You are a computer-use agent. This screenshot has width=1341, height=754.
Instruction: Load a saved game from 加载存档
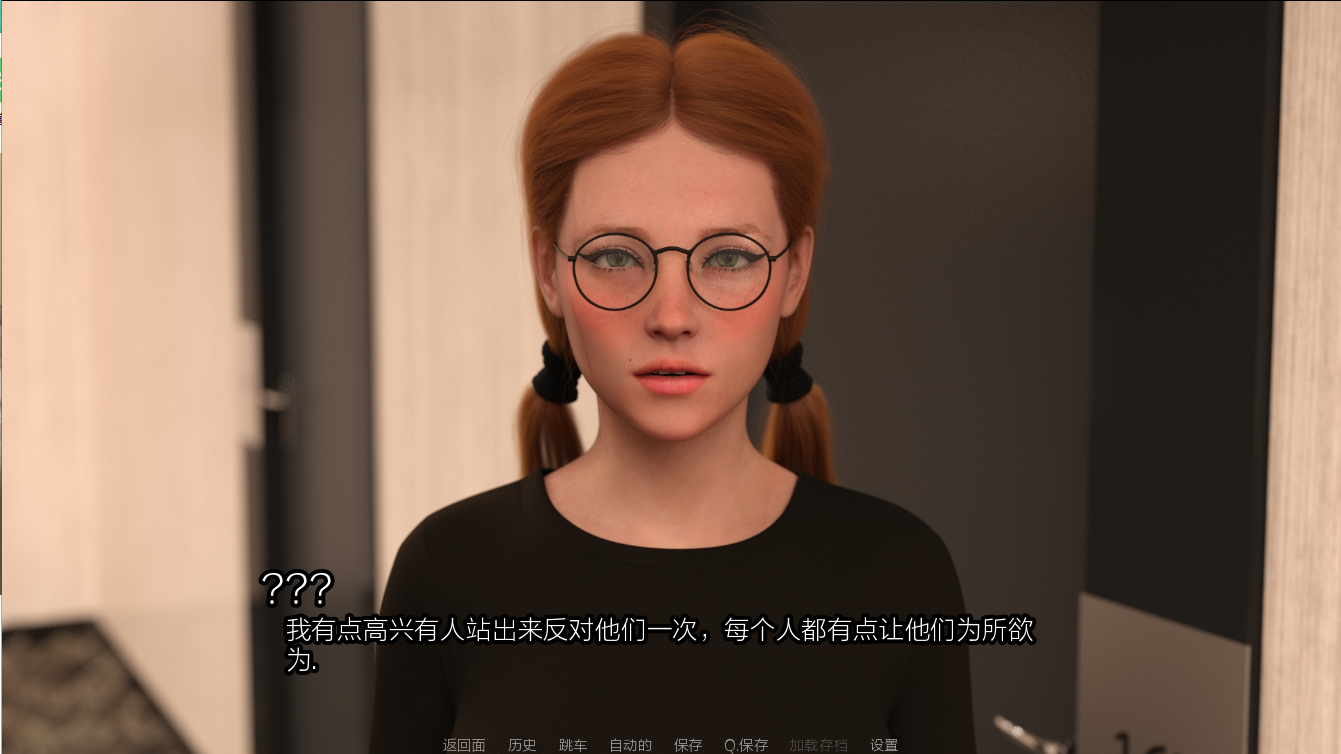(819, 745)
